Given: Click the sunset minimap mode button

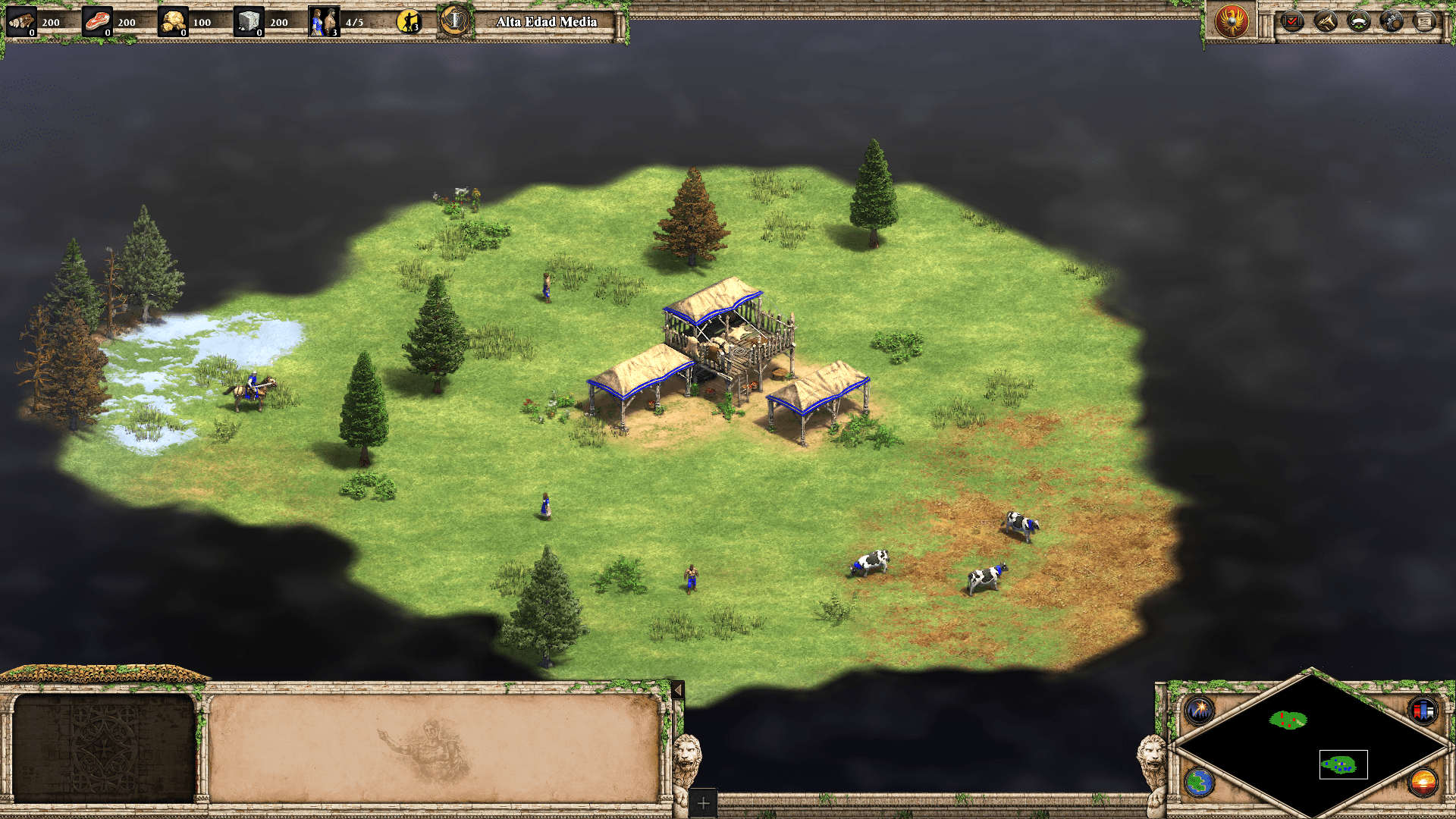Looking at the screenshot, I should pos(1423,782).
